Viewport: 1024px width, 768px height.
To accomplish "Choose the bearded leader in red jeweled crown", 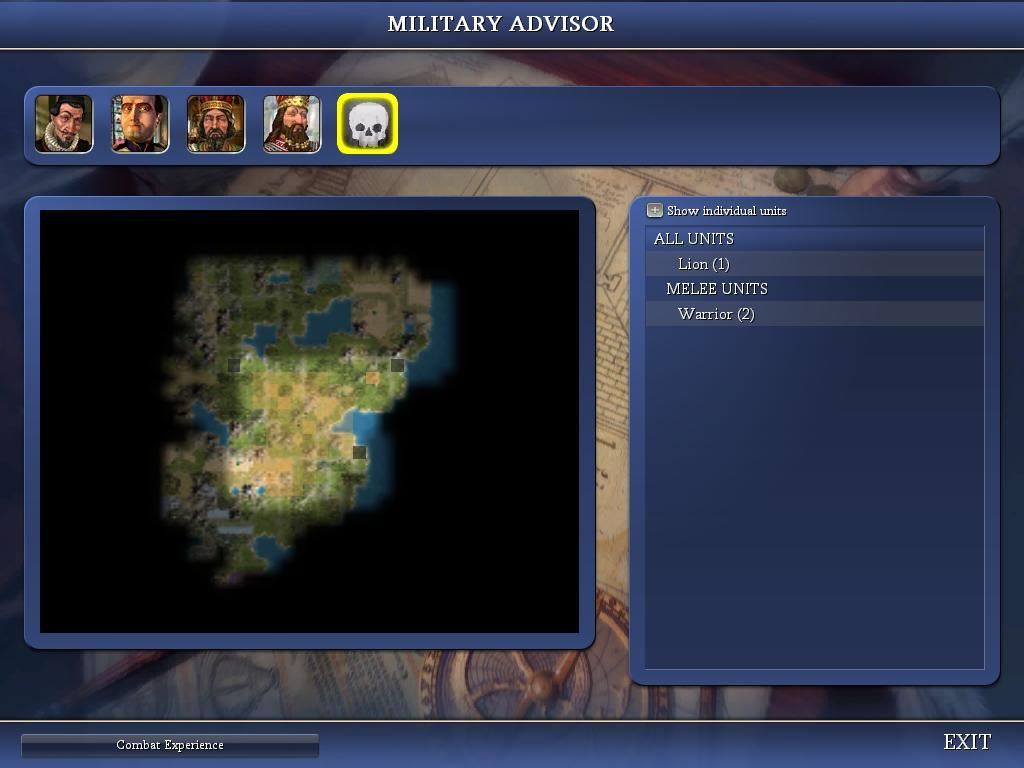I will [216, 124].
